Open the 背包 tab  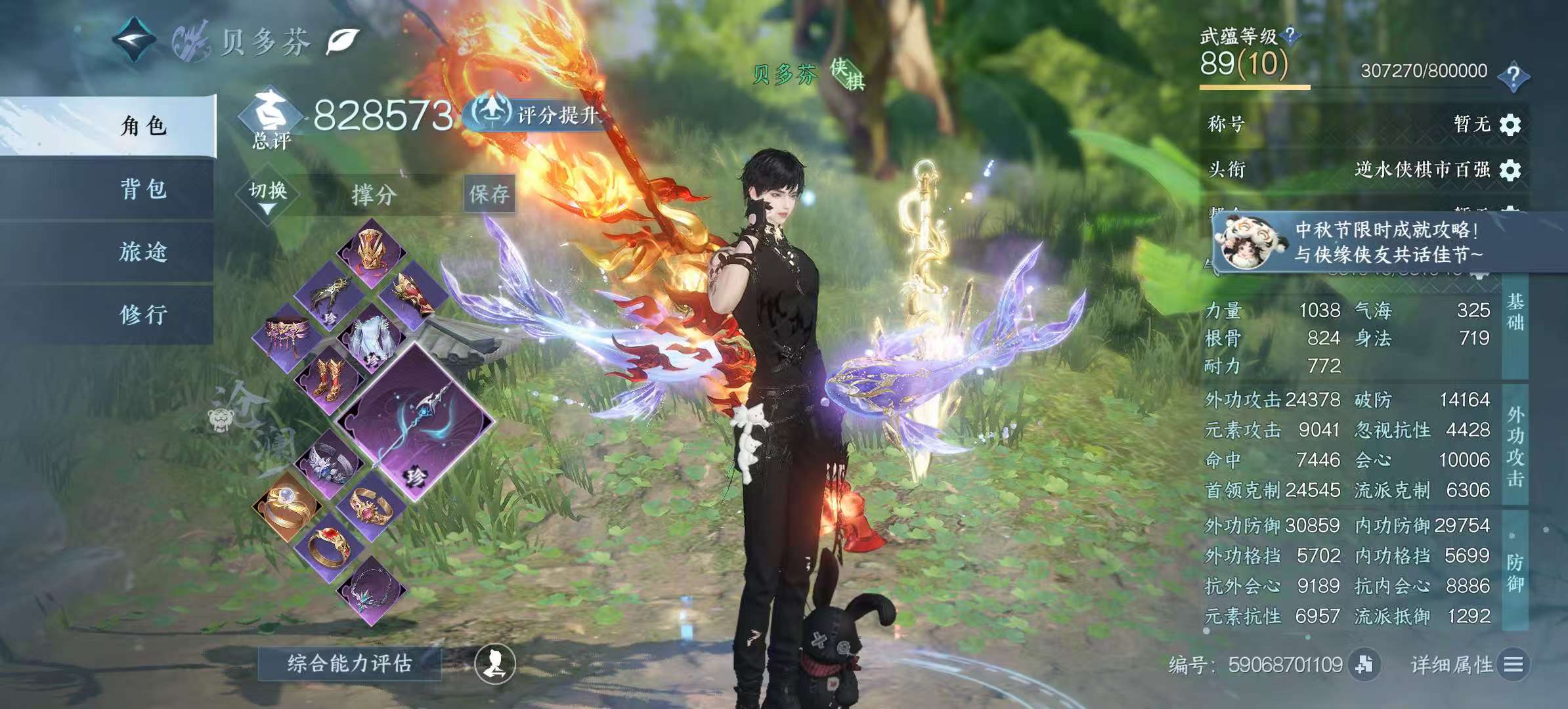click(143, 189)
